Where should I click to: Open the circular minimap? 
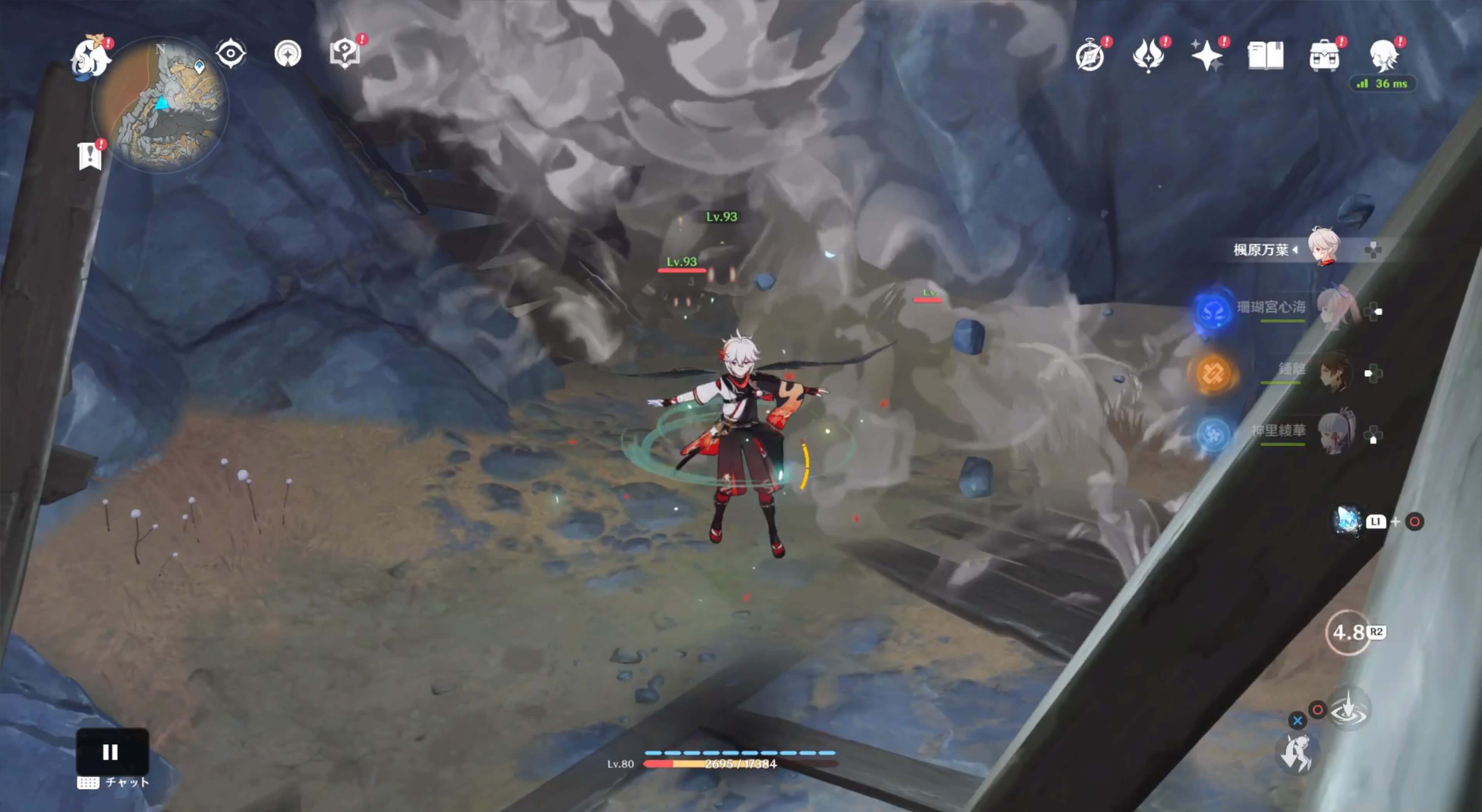pyautogui.click(x=161, y=105)
